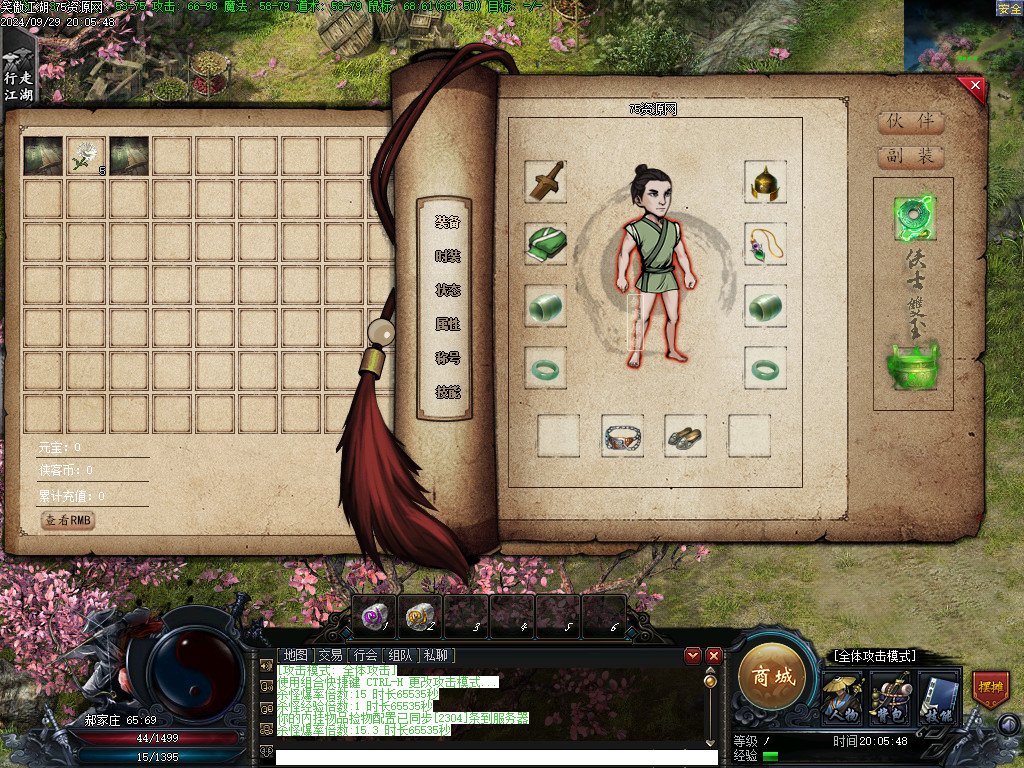Close the character equipment panel
The height and width of the screenshot is (768, 1024).
pos(975,87)
